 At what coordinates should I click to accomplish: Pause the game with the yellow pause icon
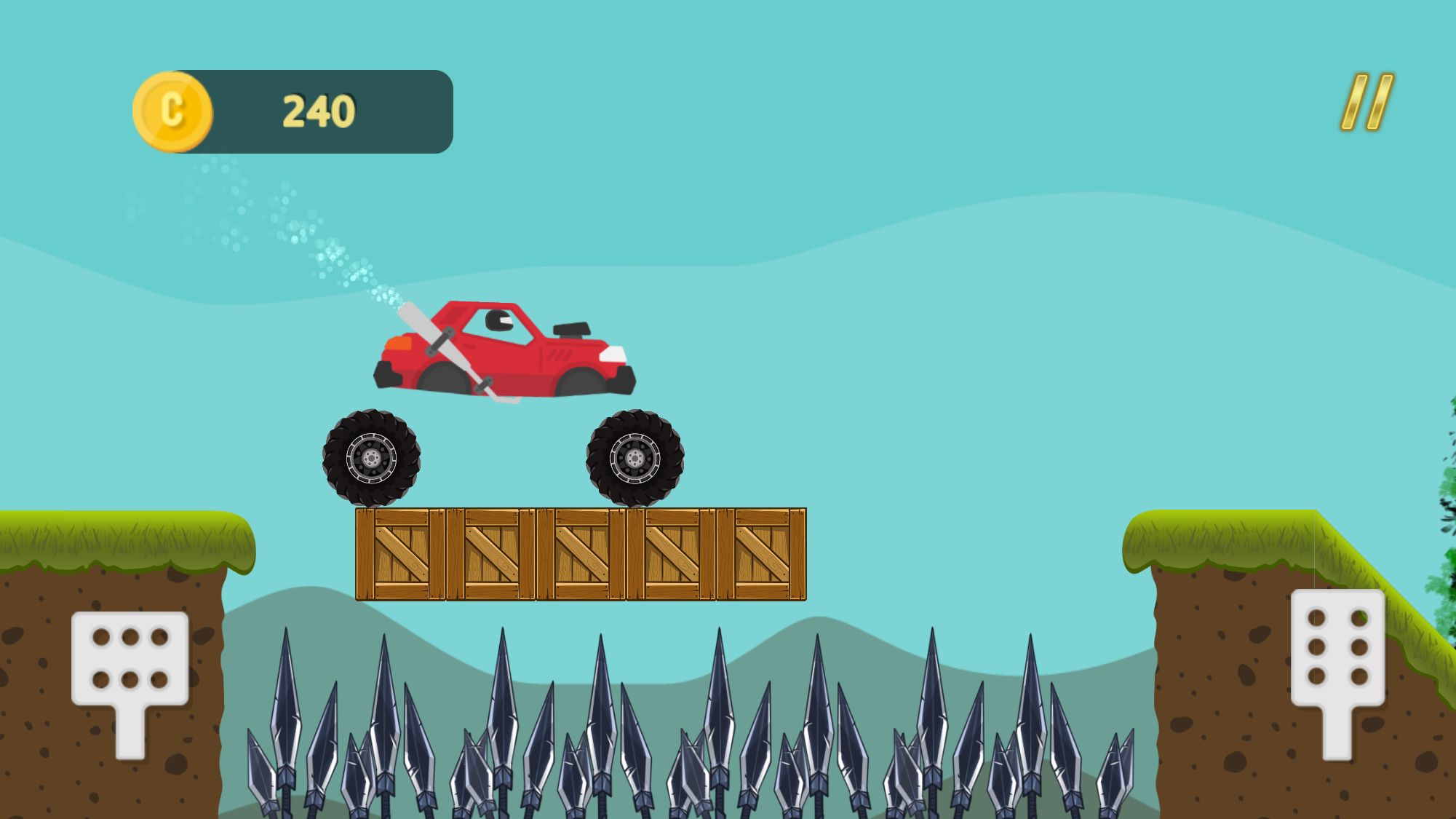point(1367,102)
